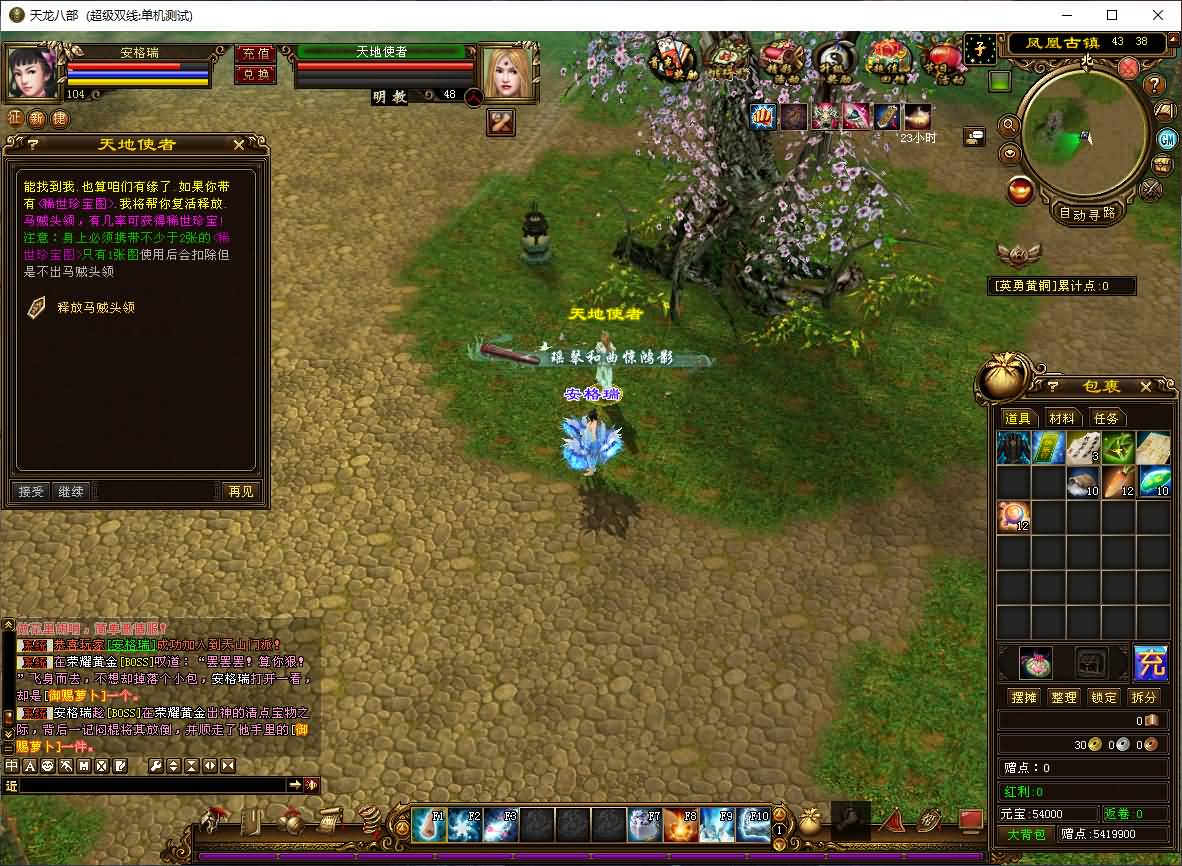Maximize the game window
The width and height of the screenshot is (1182, 866).
(1112, 15)
